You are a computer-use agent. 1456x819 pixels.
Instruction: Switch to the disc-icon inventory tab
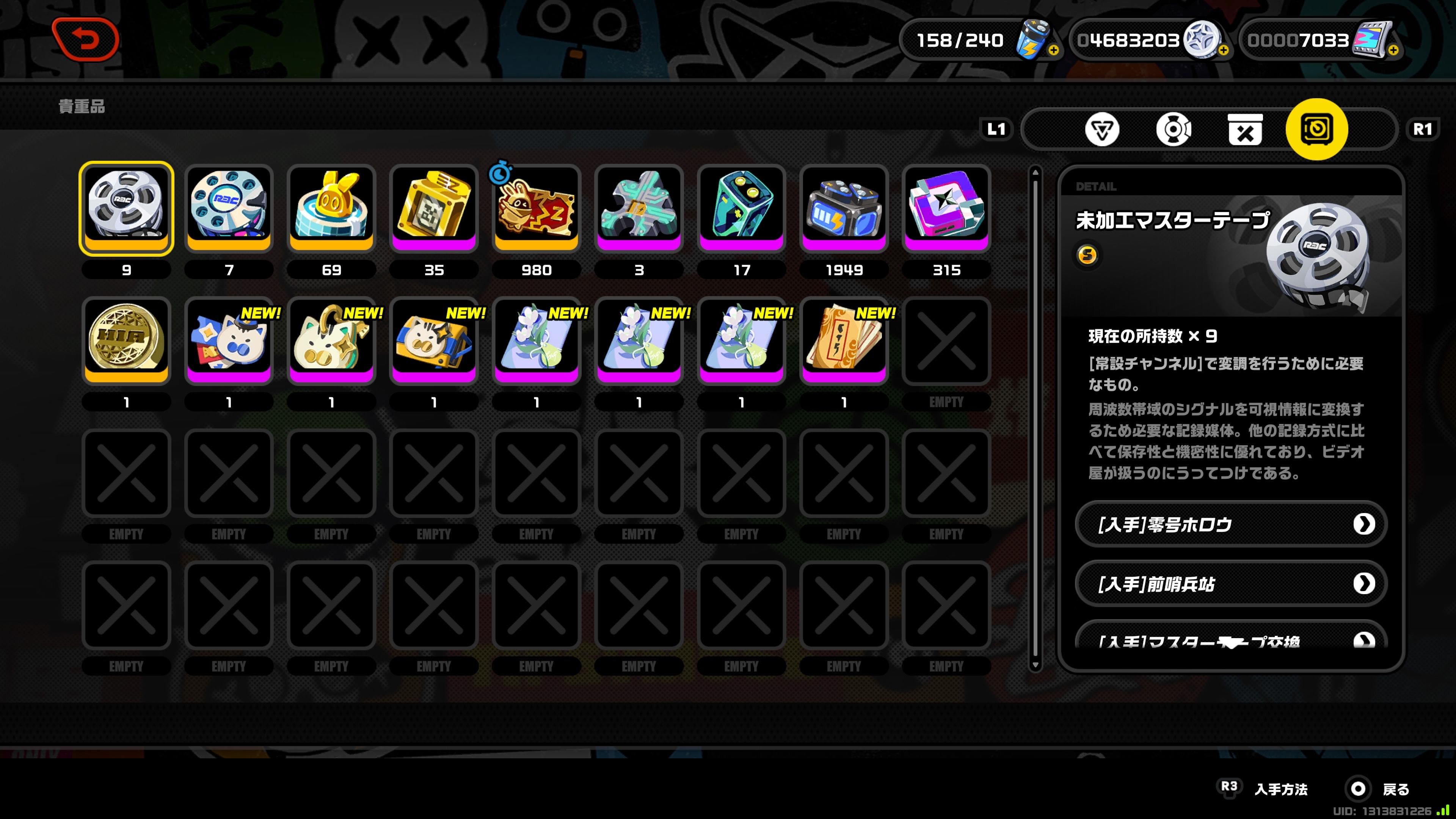(1174, 129)
